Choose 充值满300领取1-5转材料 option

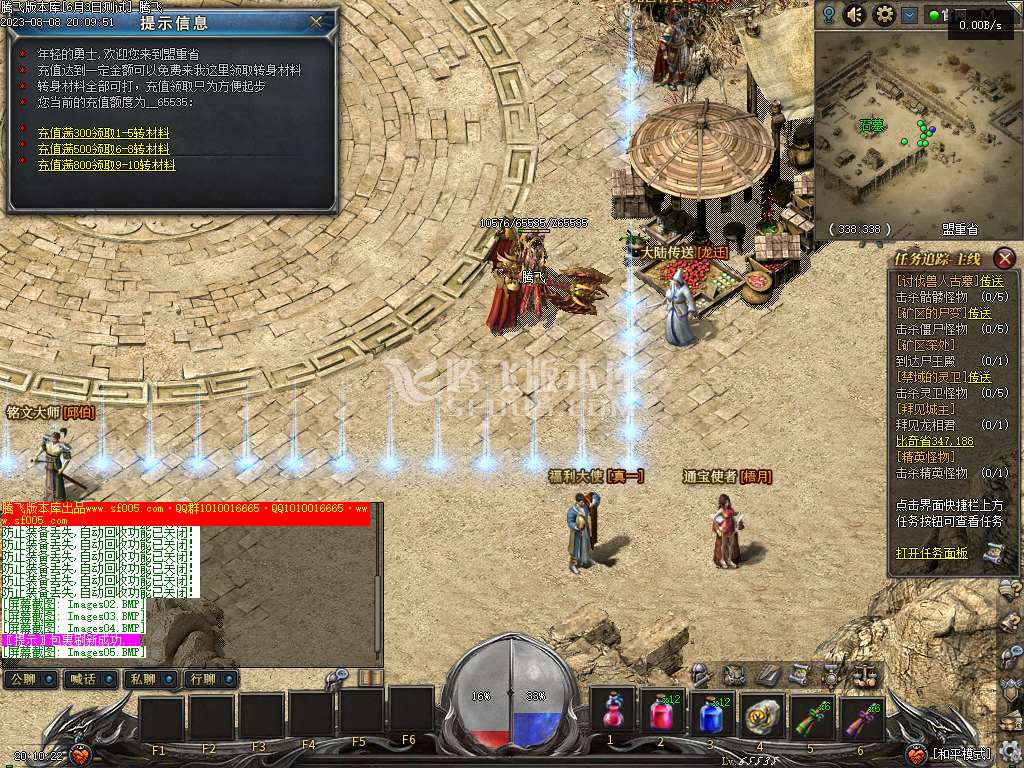103,133
